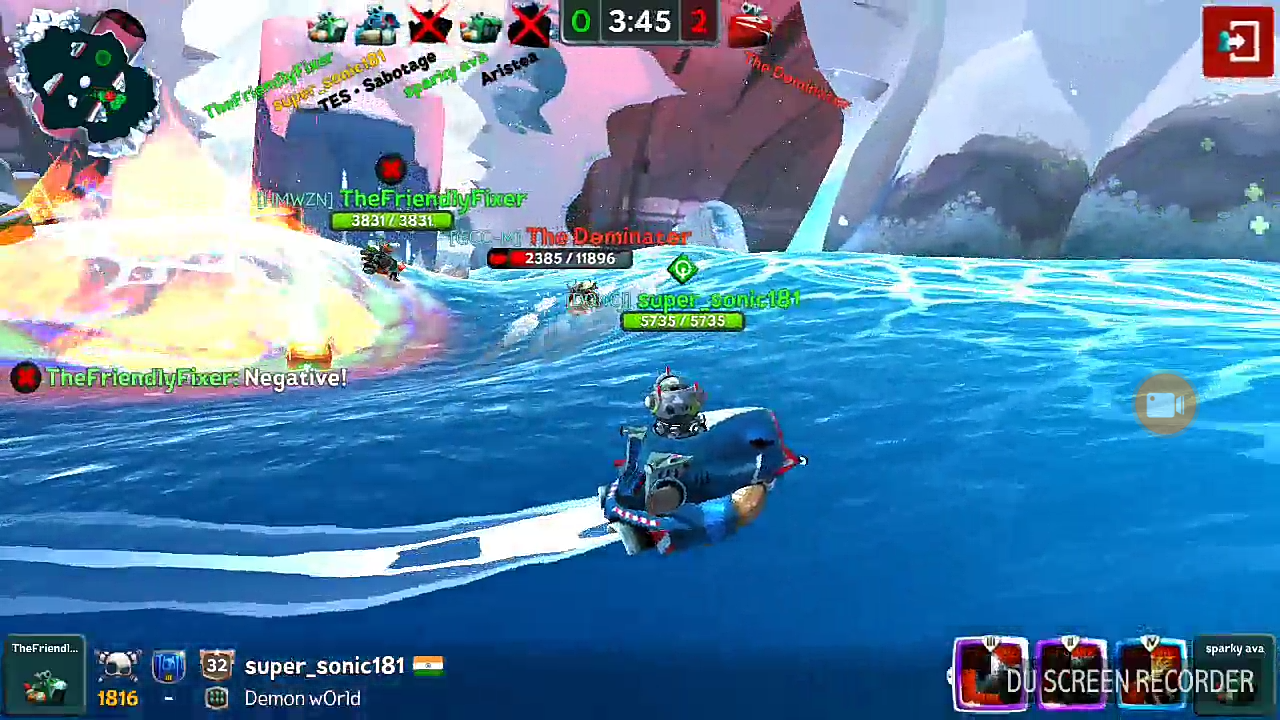Exit the match with the red leave button

pos(1237,42)
